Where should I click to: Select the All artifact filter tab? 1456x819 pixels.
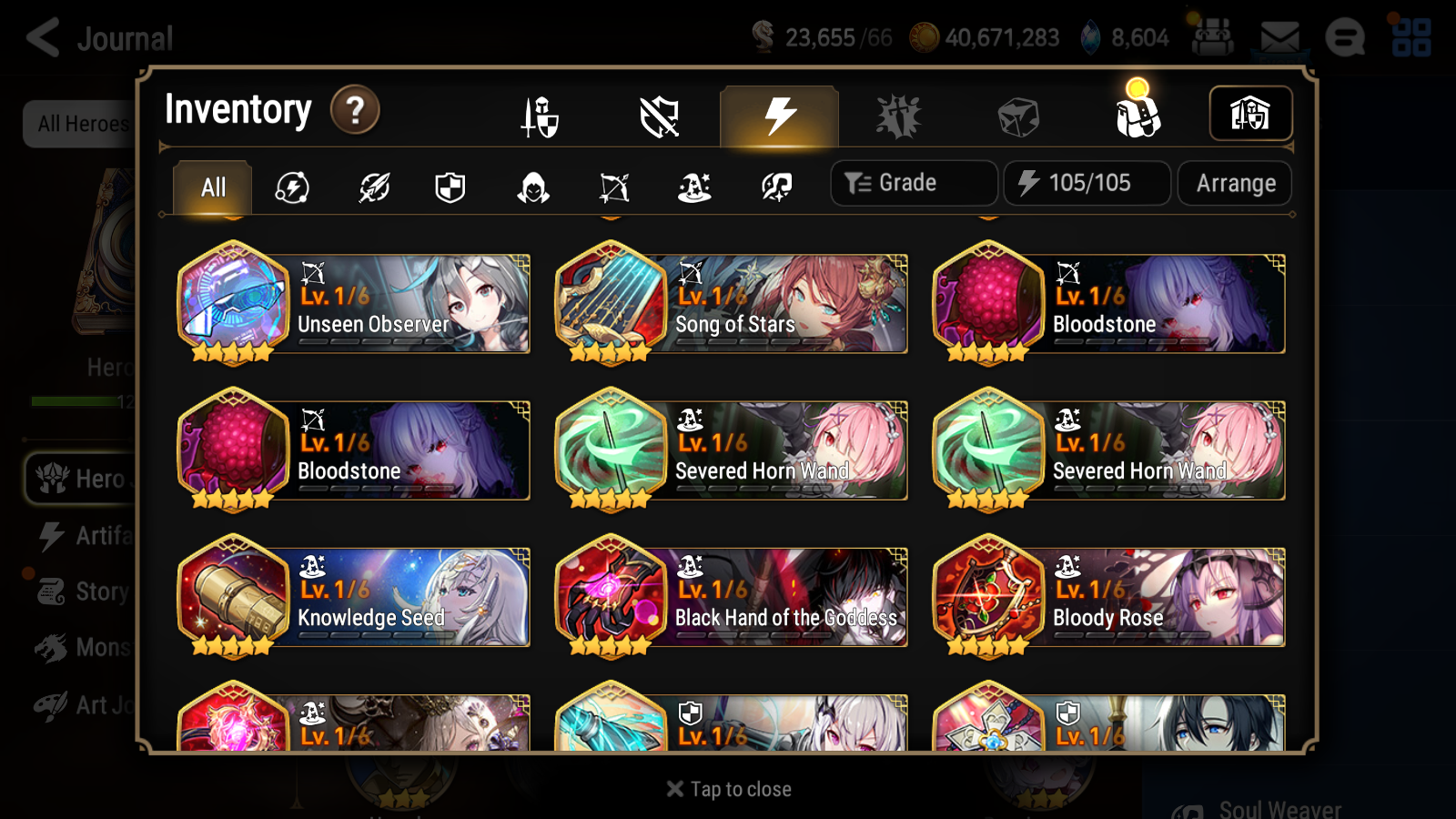(x=211, y=187)
